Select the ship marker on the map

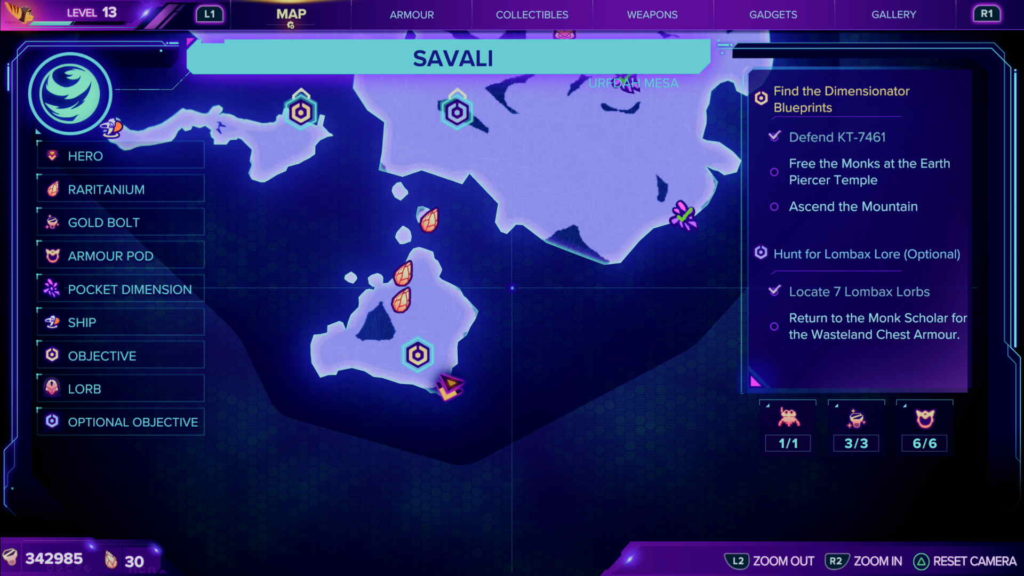click(x=111, y=127)
